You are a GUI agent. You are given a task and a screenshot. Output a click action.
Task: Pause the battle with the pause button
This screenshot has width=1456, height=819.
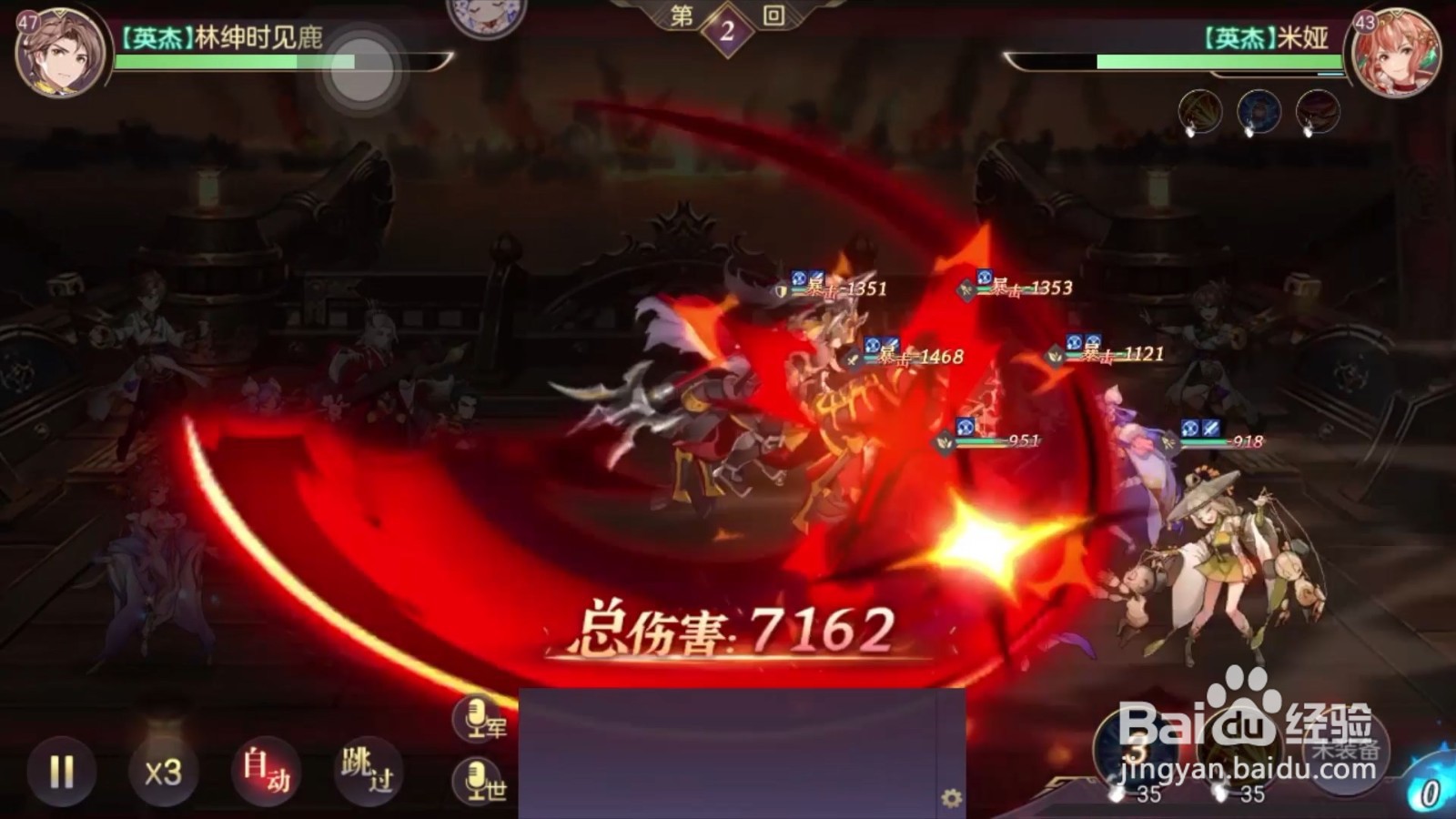[x=62, y=769]
